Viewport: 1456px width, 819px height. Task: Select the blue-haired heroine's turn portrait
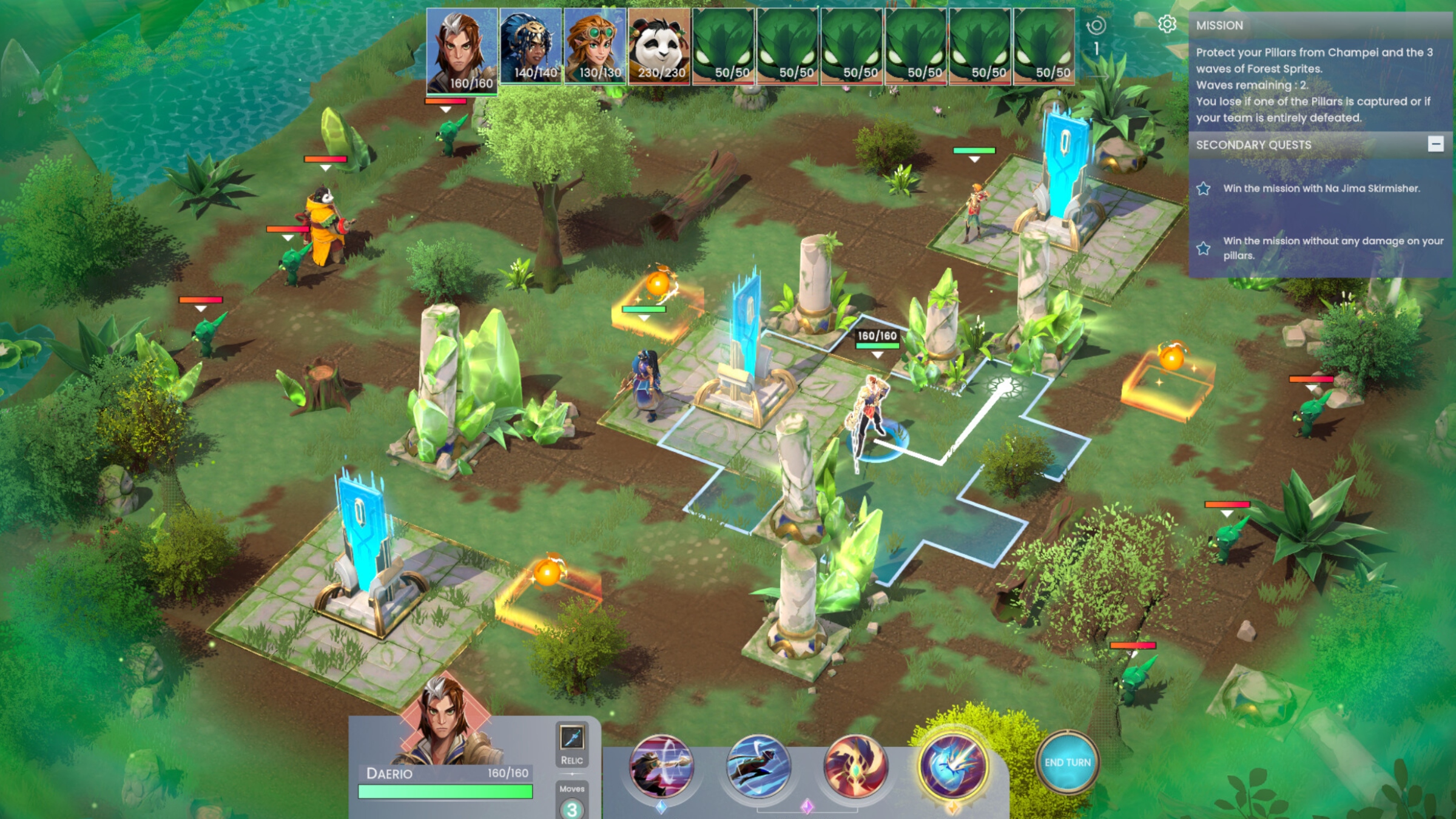(531, 46)
